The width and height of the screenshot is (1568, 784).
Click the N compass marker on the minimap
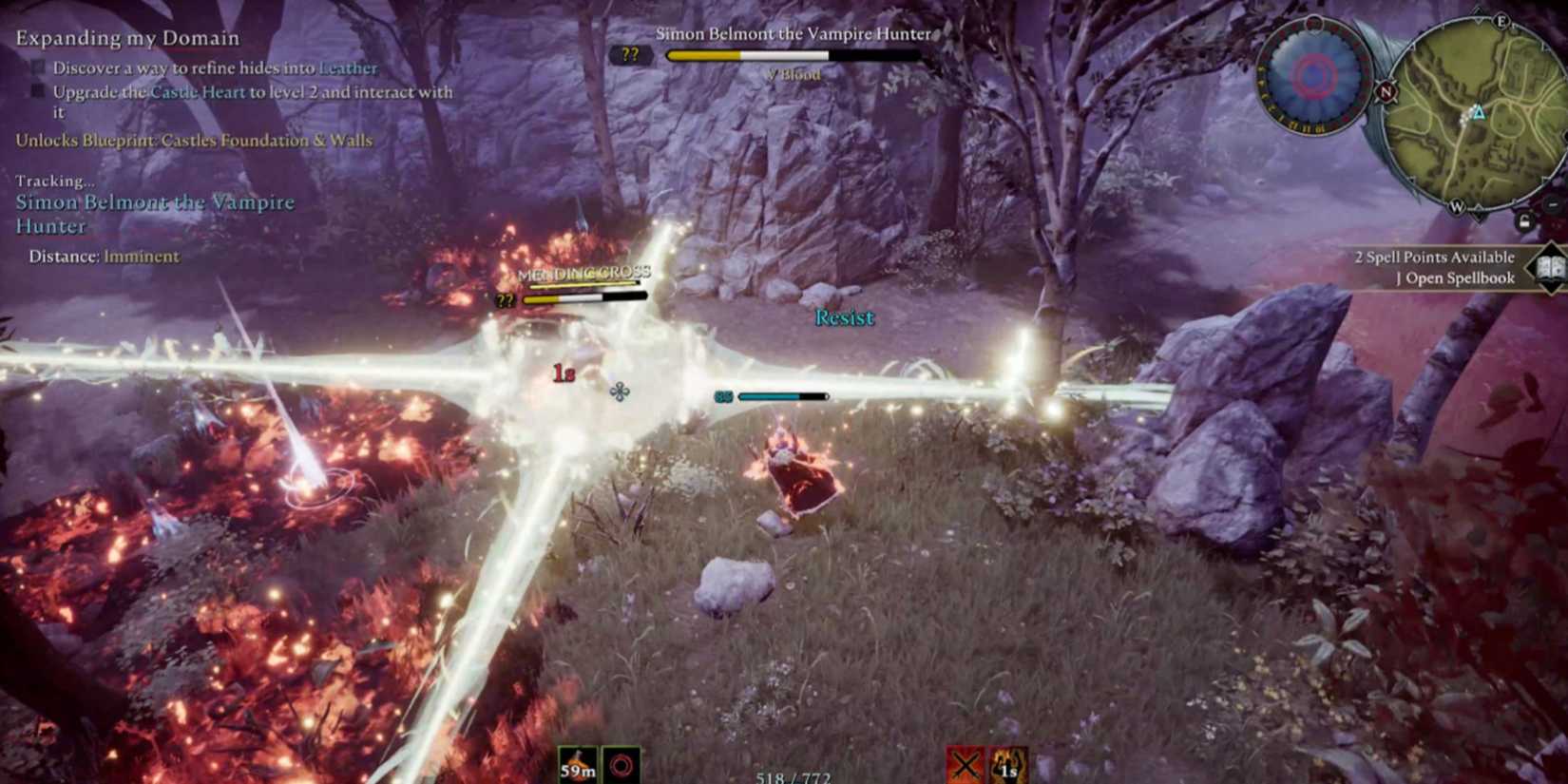tap(1385, 93)
